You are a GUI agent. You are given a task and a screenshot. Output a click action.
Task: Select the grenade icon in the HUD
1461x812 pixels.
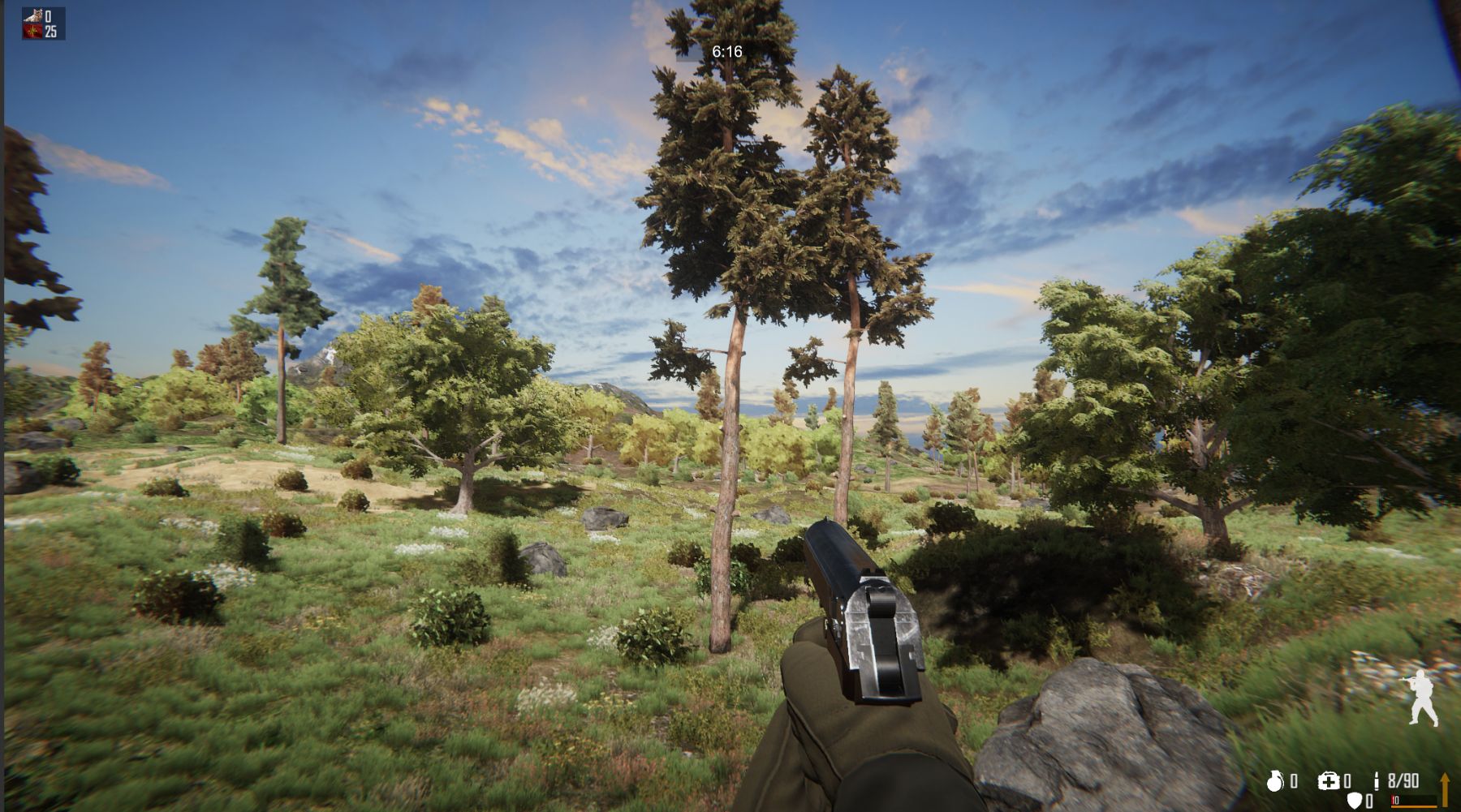[x=1276, y=781]
